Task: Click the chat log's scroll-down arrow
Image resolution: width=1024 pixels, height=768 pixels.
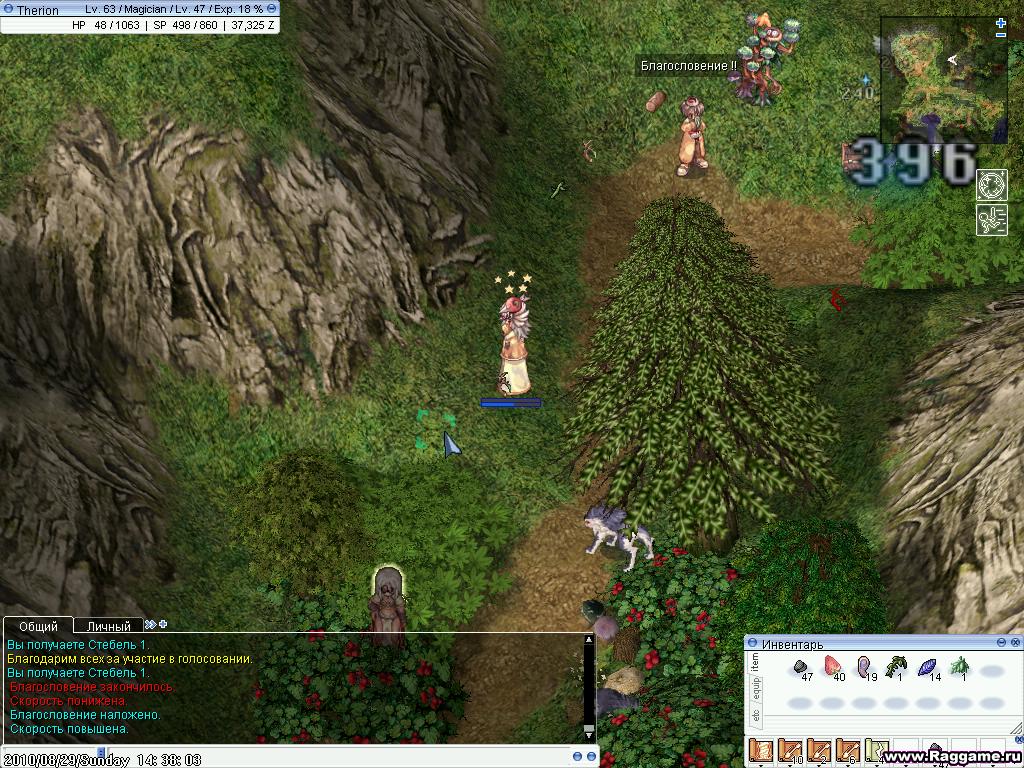Action: coord(589,733)
